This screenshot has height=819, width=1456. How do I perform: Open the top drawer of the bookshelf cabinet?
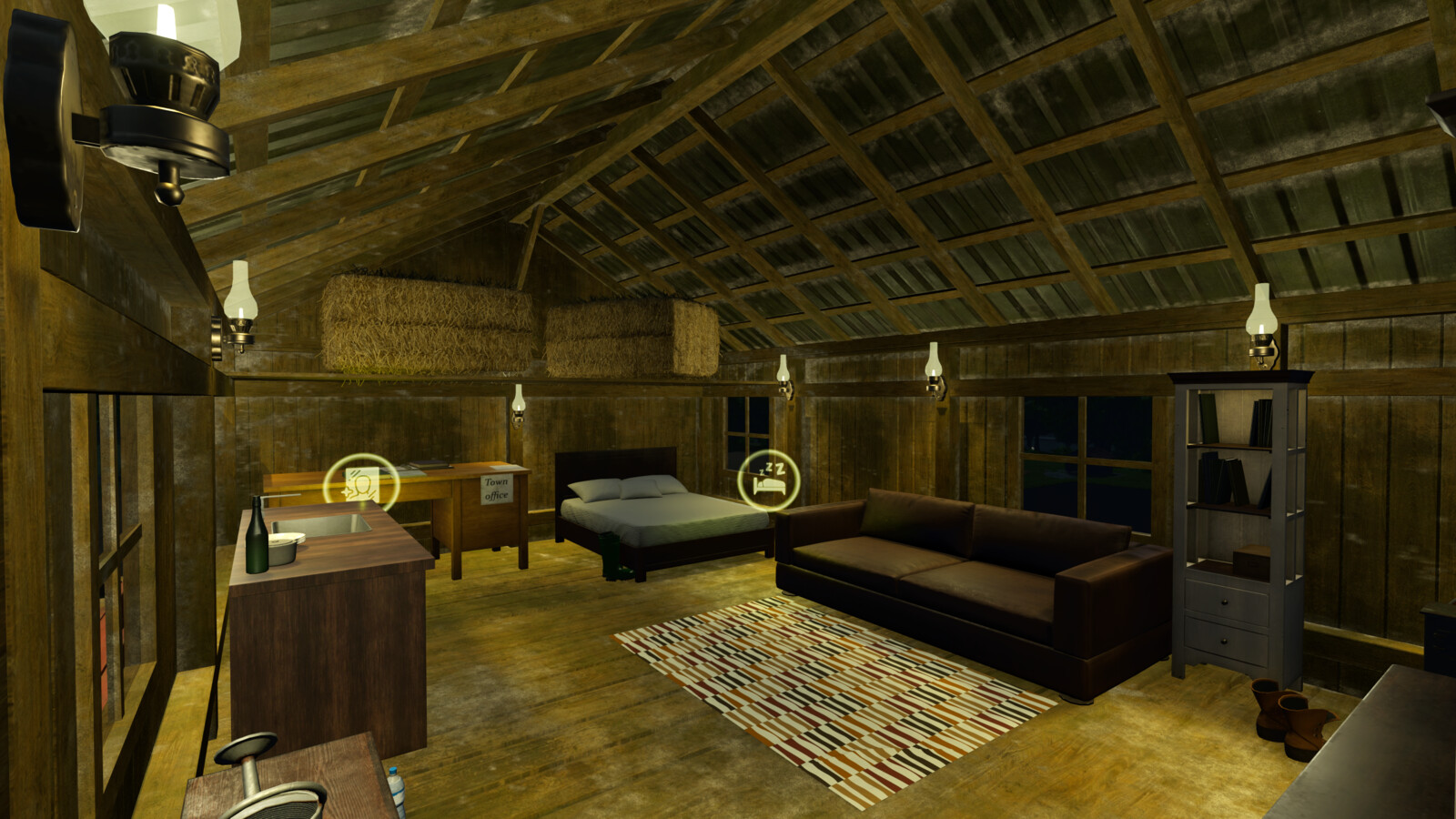1225,602
